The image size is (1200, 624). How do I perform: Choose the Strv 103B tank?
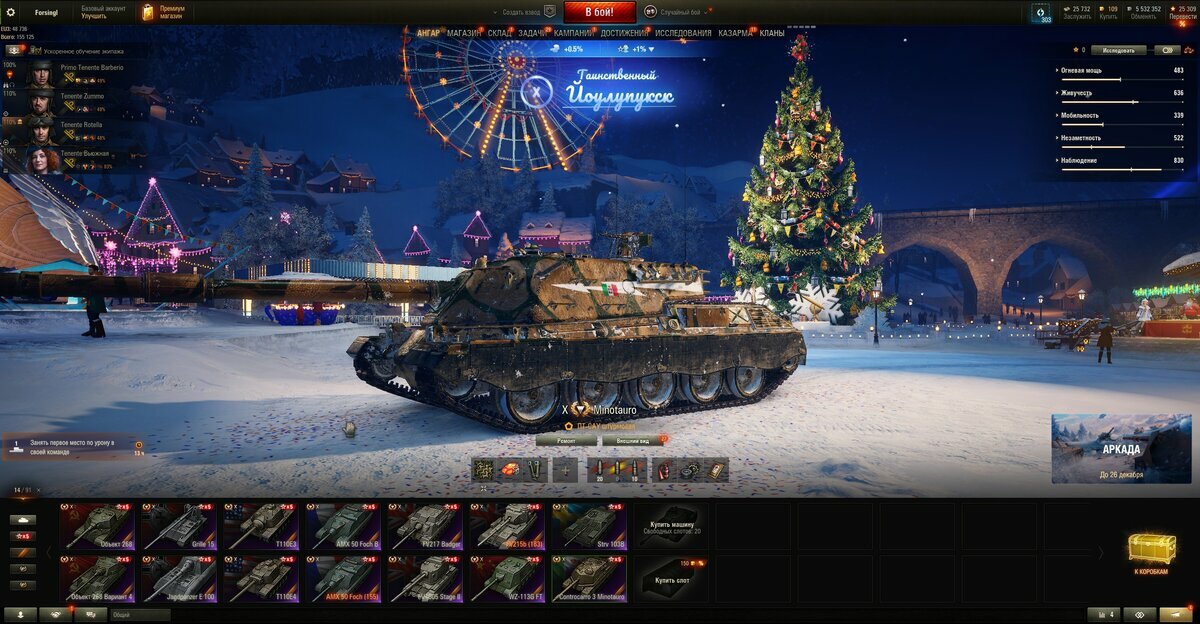tap(589, 526)
